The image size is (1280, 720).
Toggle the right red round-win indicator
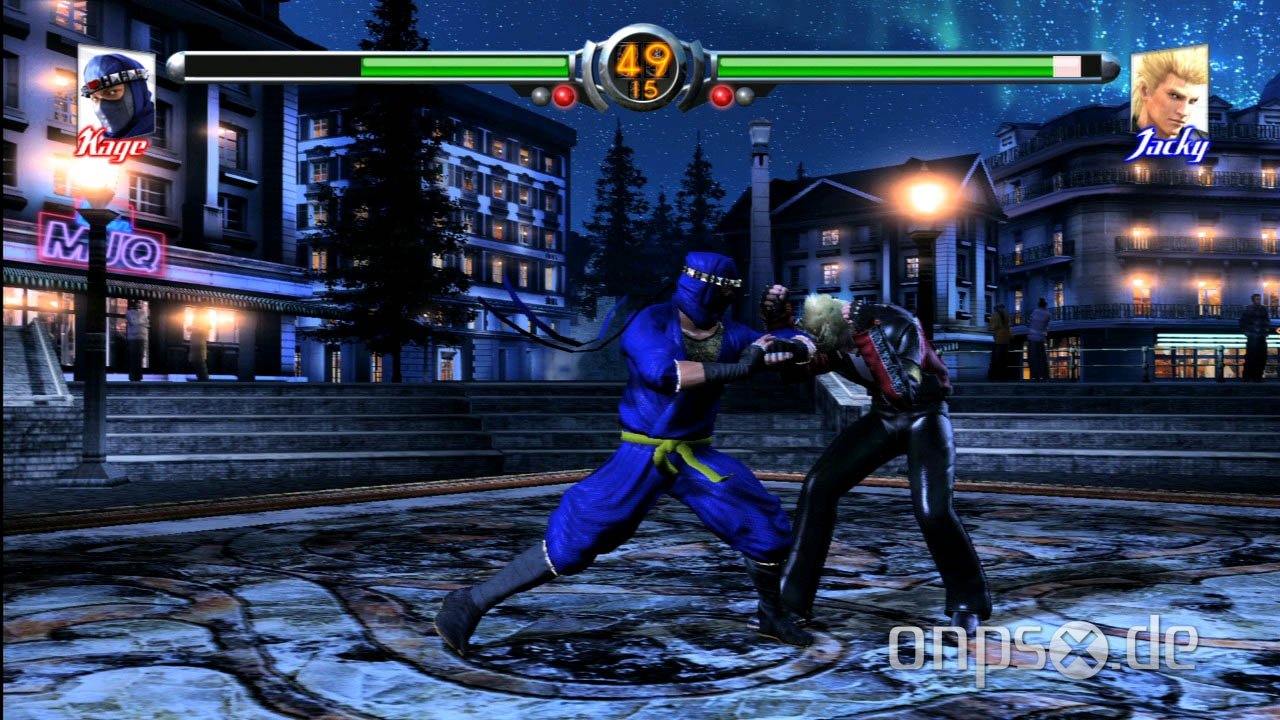tap(720, 95)
